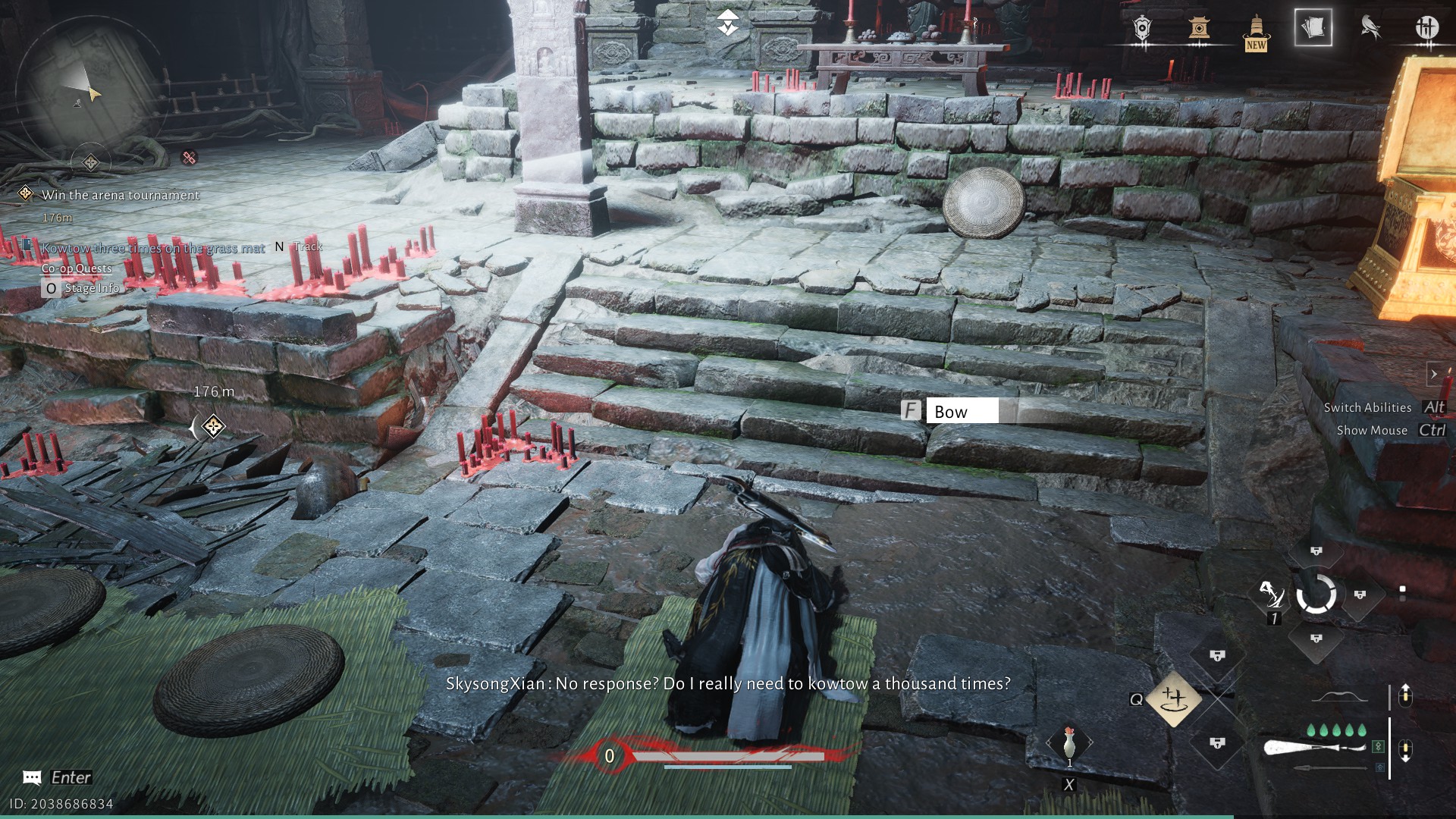Select the "Win the arena tournament" quest tracker
Viewport: 1456px width, 819px height.
coord(121,195)
